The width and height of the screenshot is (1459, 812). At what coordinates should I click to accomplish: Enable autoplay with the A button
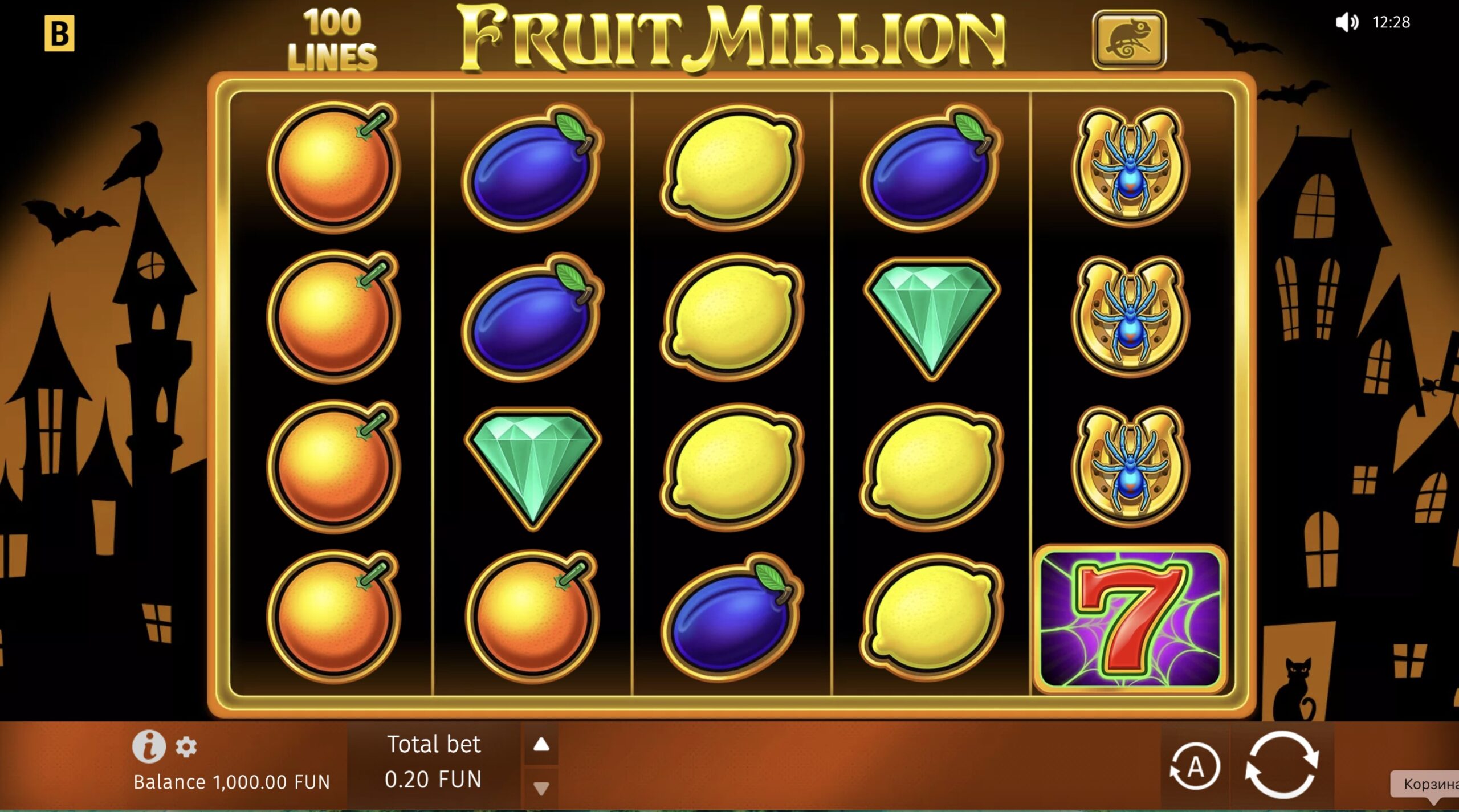tap(1195, 765)
